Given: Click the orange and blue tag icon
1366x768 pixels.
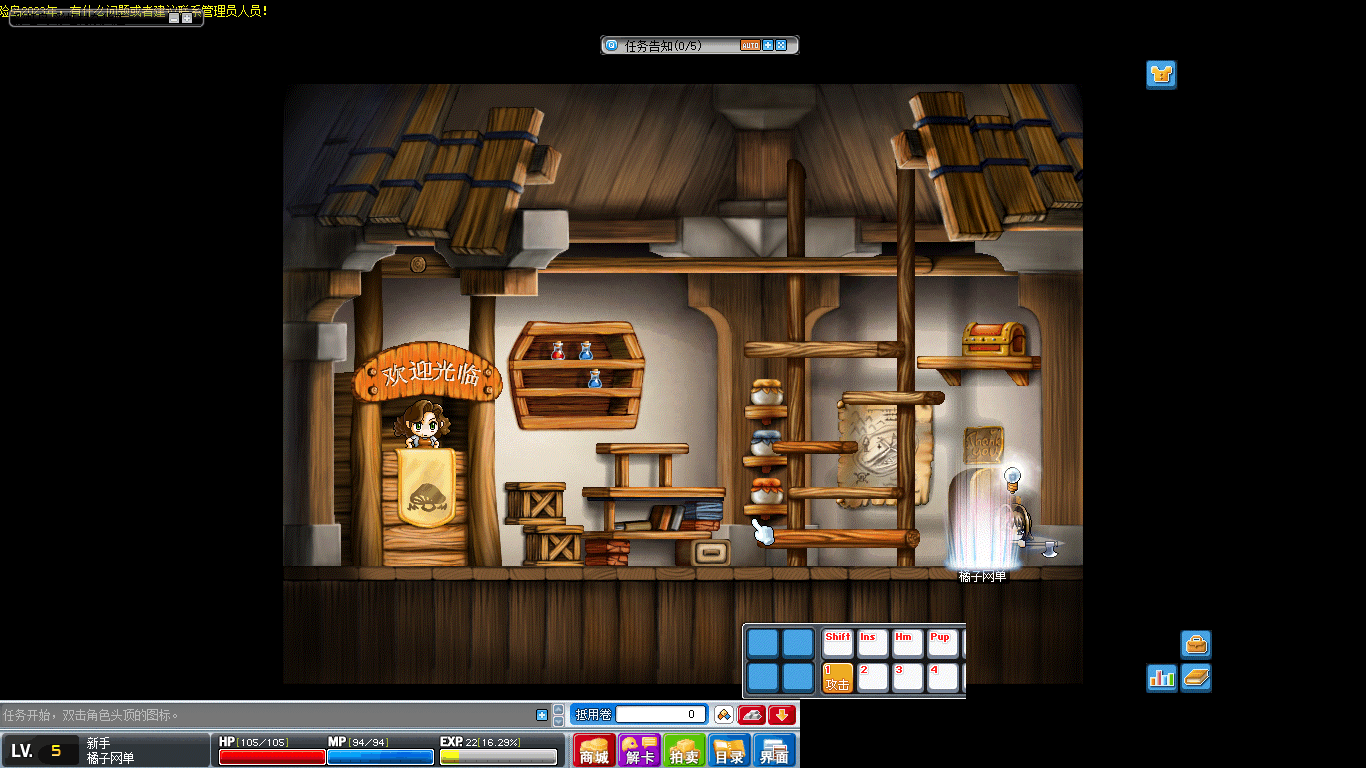Looking at the screenshot, I should [x=724, y=714].
